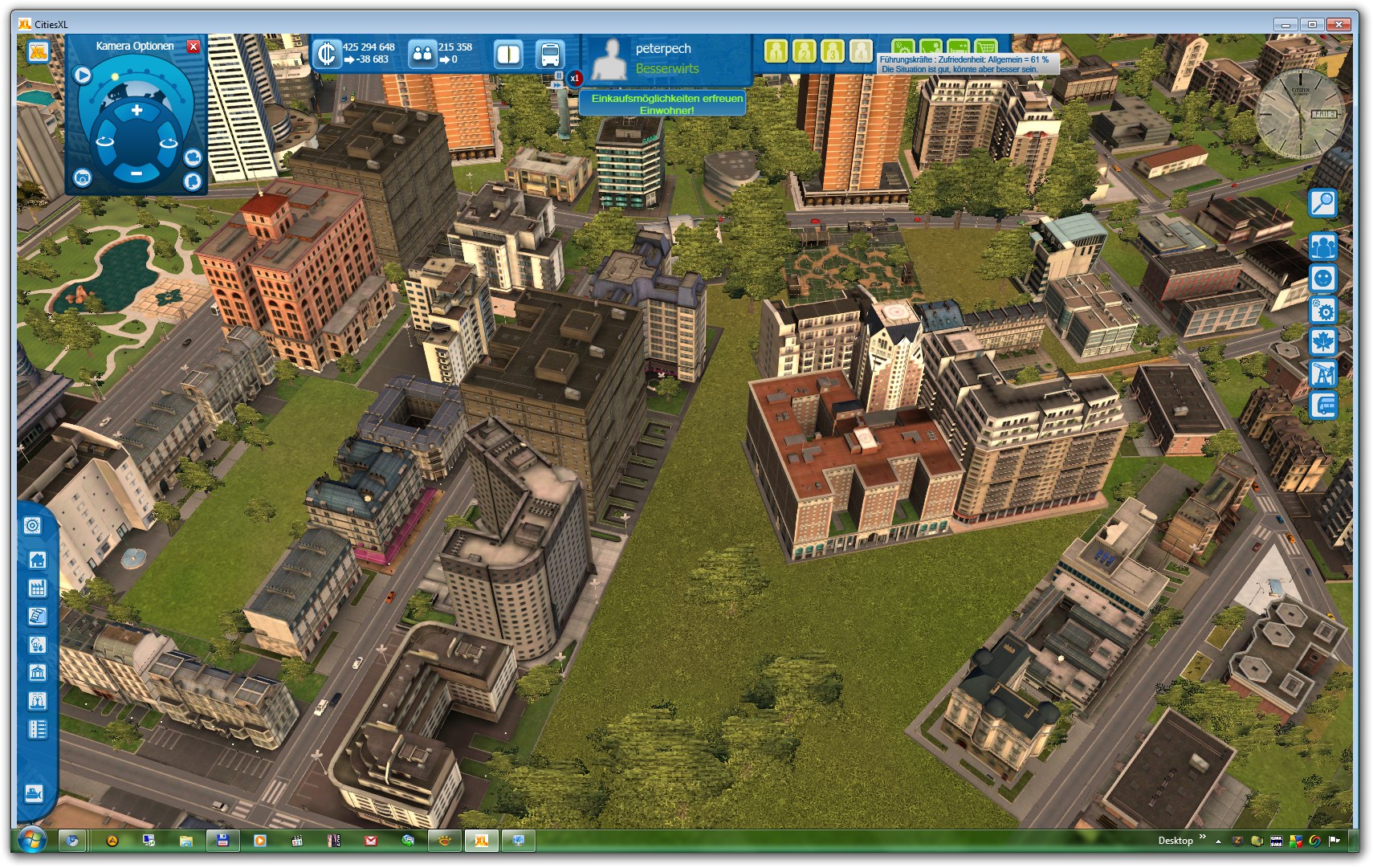This screenshot has width=1373, height=868.
Task: Select the bulldozer demolish tool
Action: 34,793
